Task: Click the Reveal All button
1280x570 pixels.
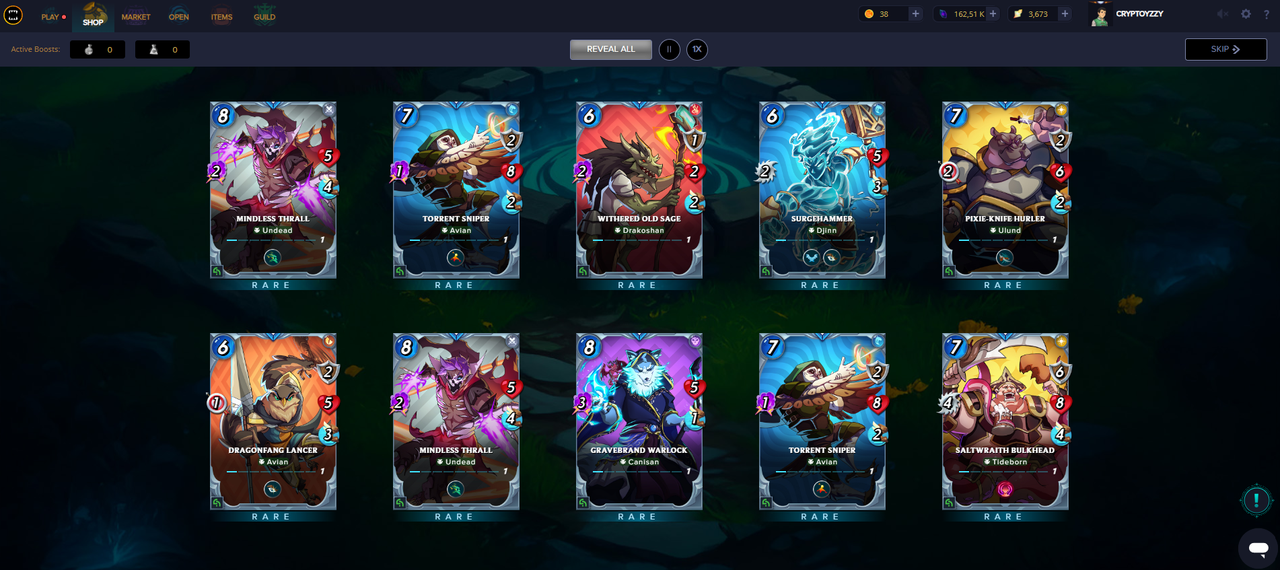Action: coord(610,49)
